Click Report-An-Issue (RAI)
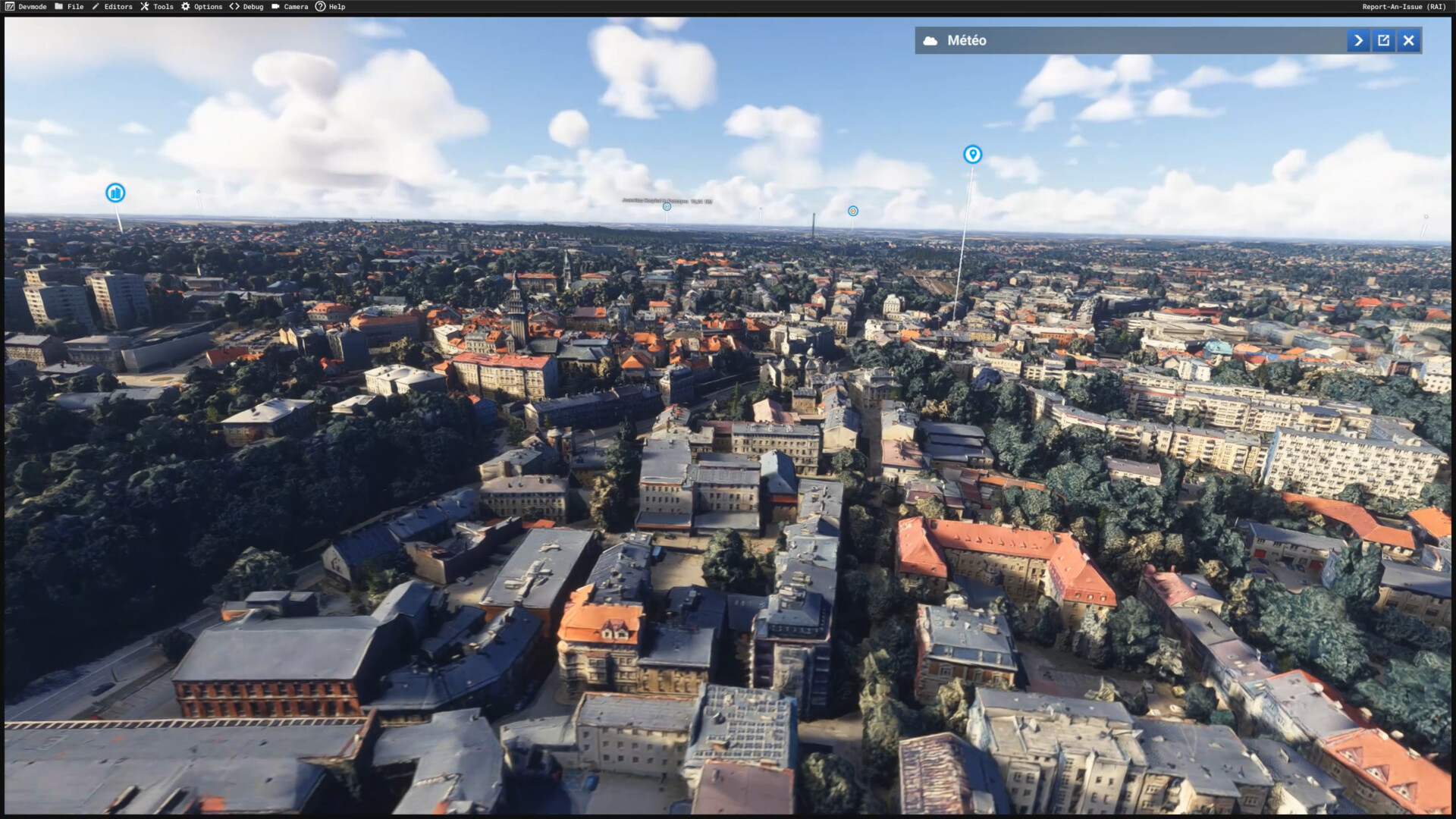 click(1404, 7)
